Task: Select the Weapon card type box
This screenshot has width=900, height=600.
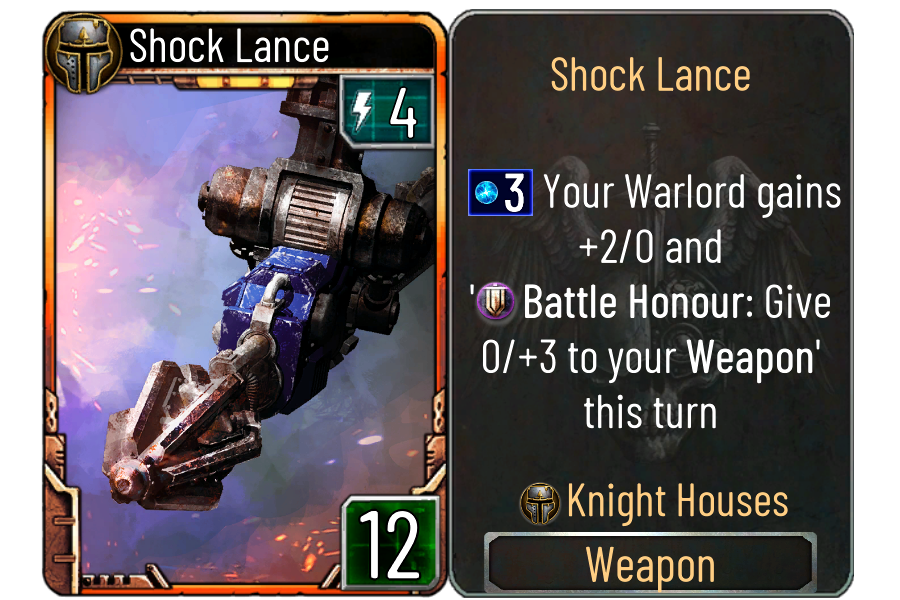Action: tap(650, 565)
